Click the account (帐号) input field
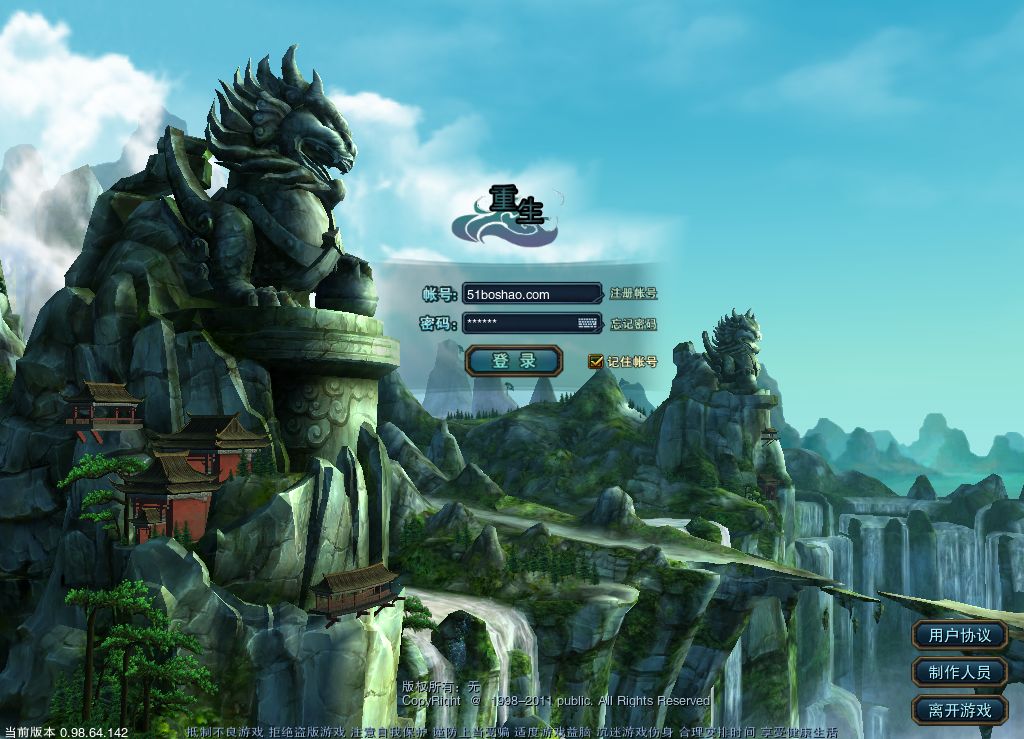The width and height of the screenshot is (1024, 739). click(x=531, y=294)
